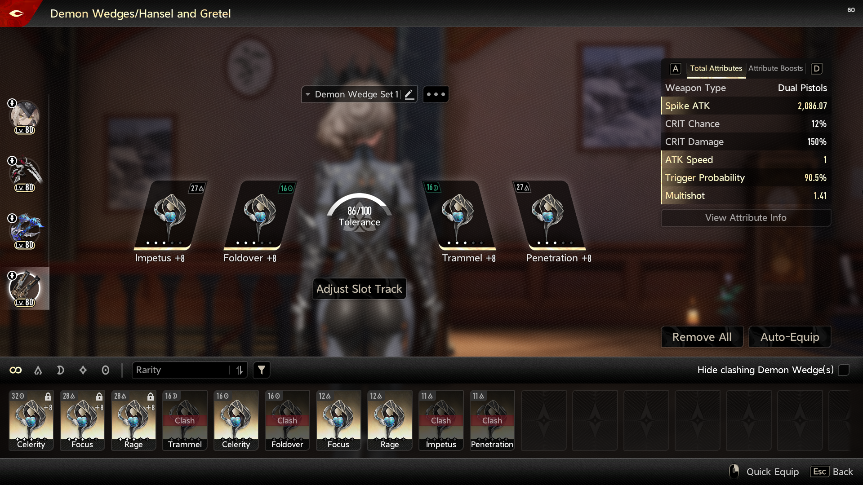Image resolution: width=863 pixels, height=485 pixels.
Task: Open the Adjust Slot Track option
Action: point(359,290)
